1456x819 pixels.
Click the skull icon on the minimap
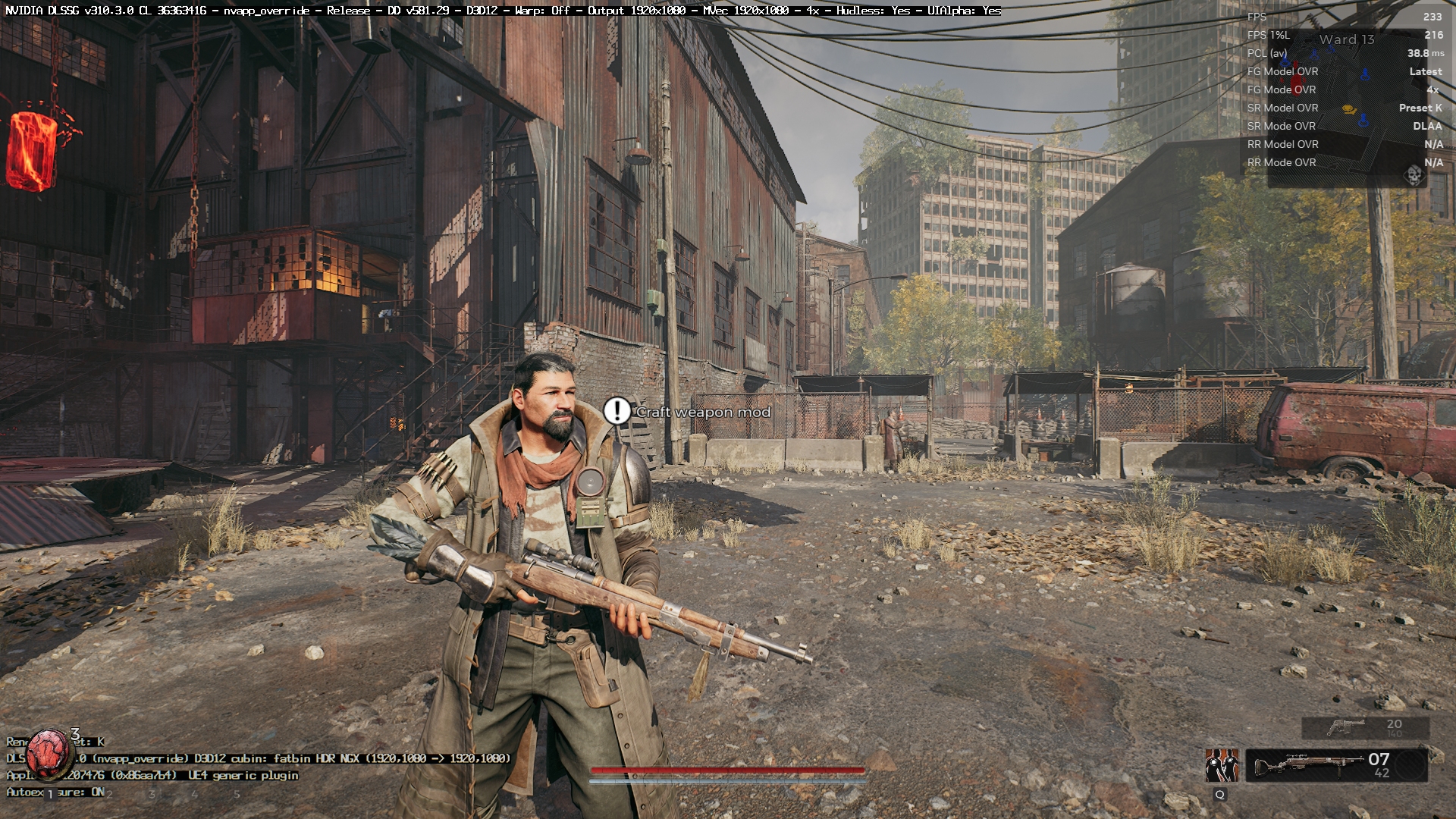coord(1413,175)
